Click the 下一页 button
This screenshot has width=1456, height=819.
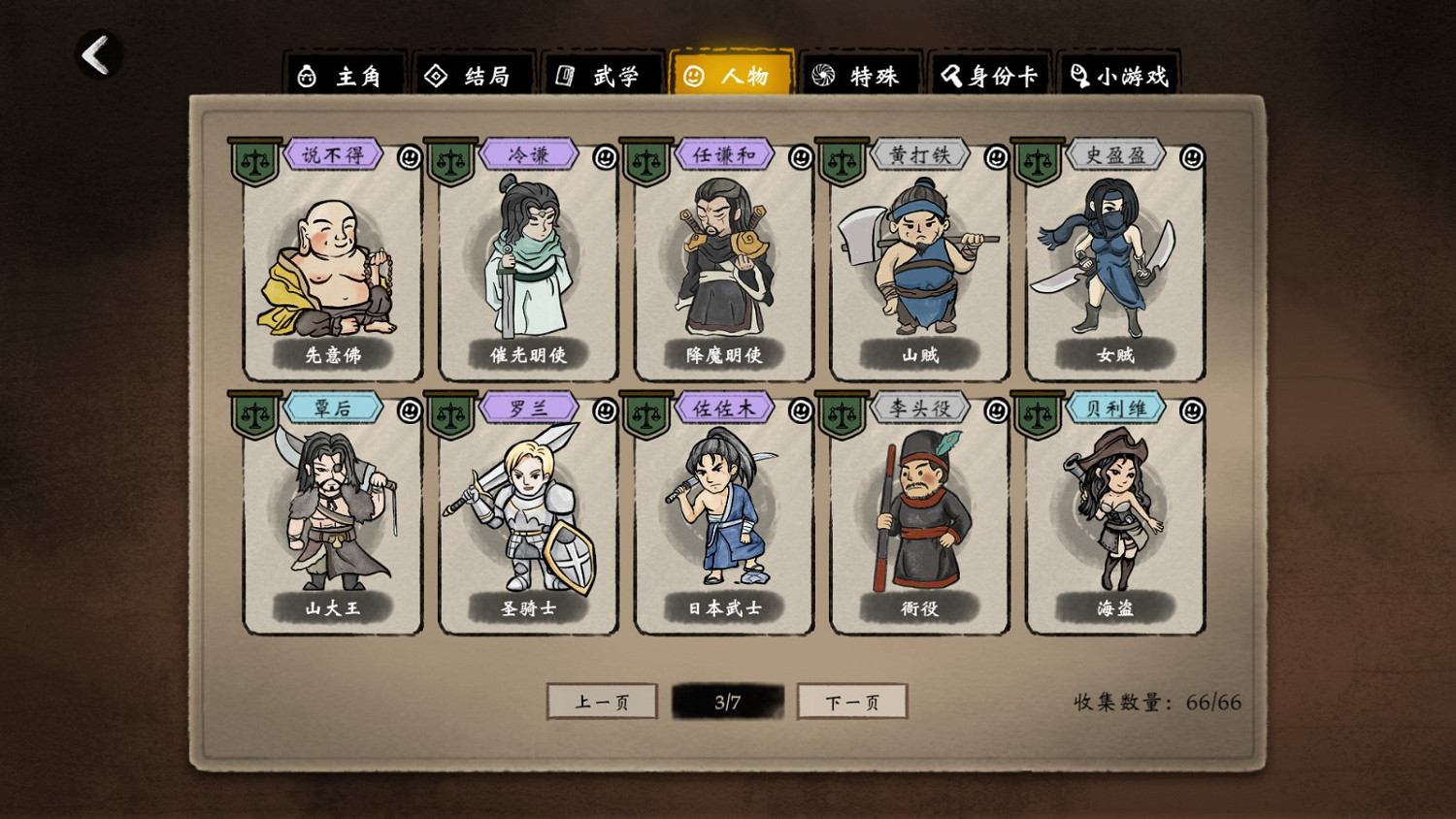pyautogui.click(x=851, y=701)
